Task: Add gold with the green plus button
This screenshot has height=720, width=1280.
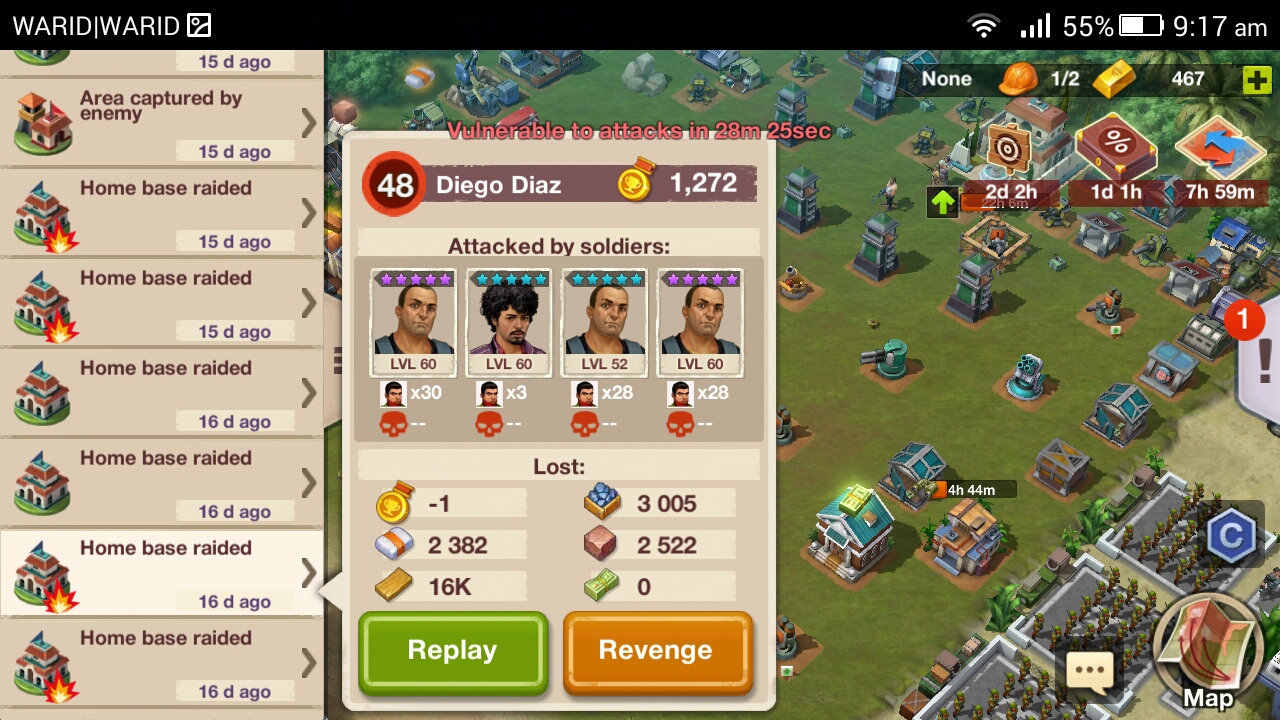Action: coord(1256,80)
